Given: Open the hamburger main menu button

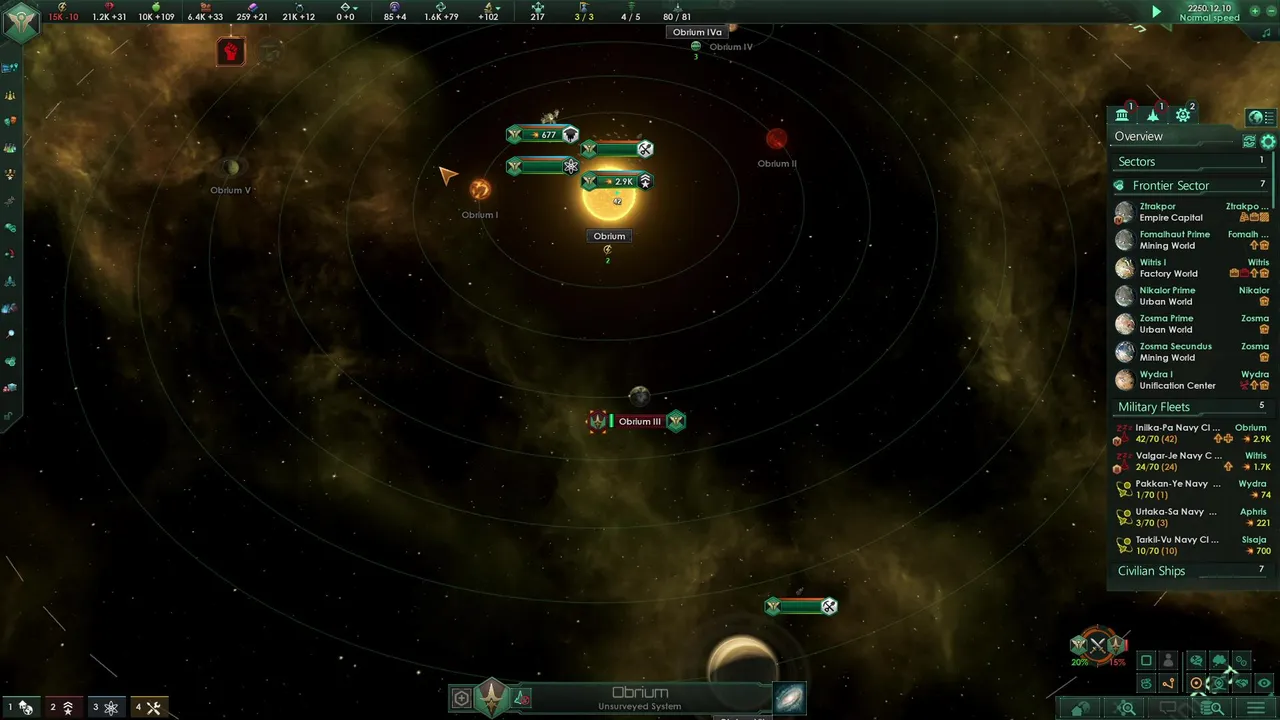Looking at the screenshot, I should coord(1256,708).
